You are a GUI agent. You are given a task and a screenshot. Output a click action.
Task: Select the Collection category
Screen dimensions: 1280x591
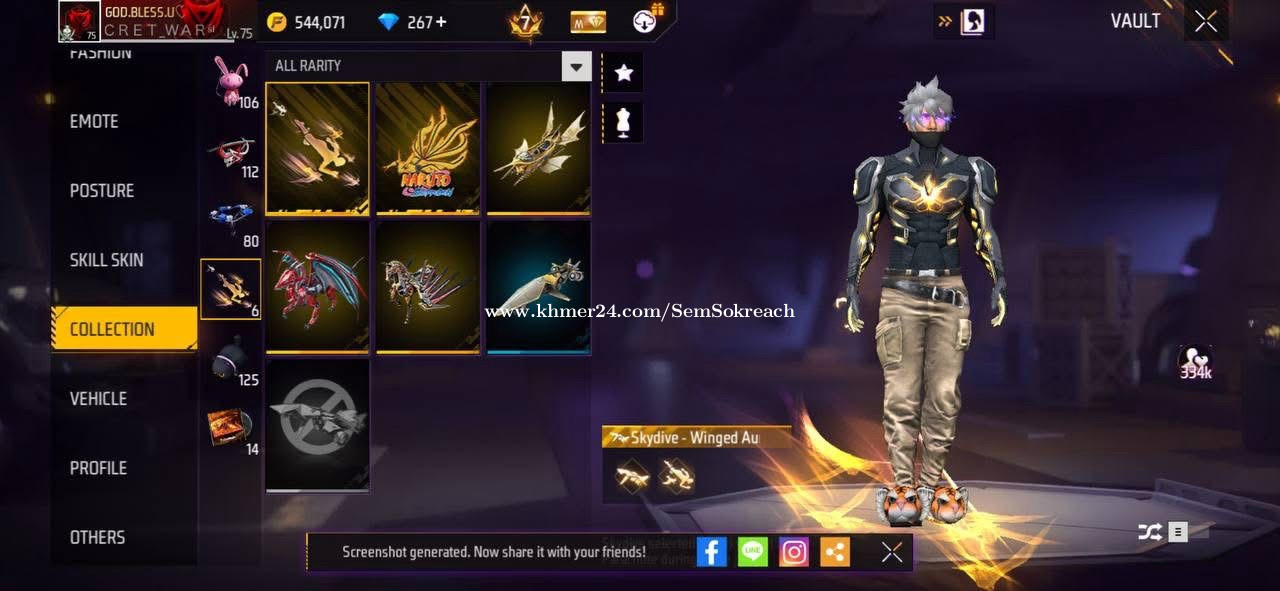tap(112, 329)
